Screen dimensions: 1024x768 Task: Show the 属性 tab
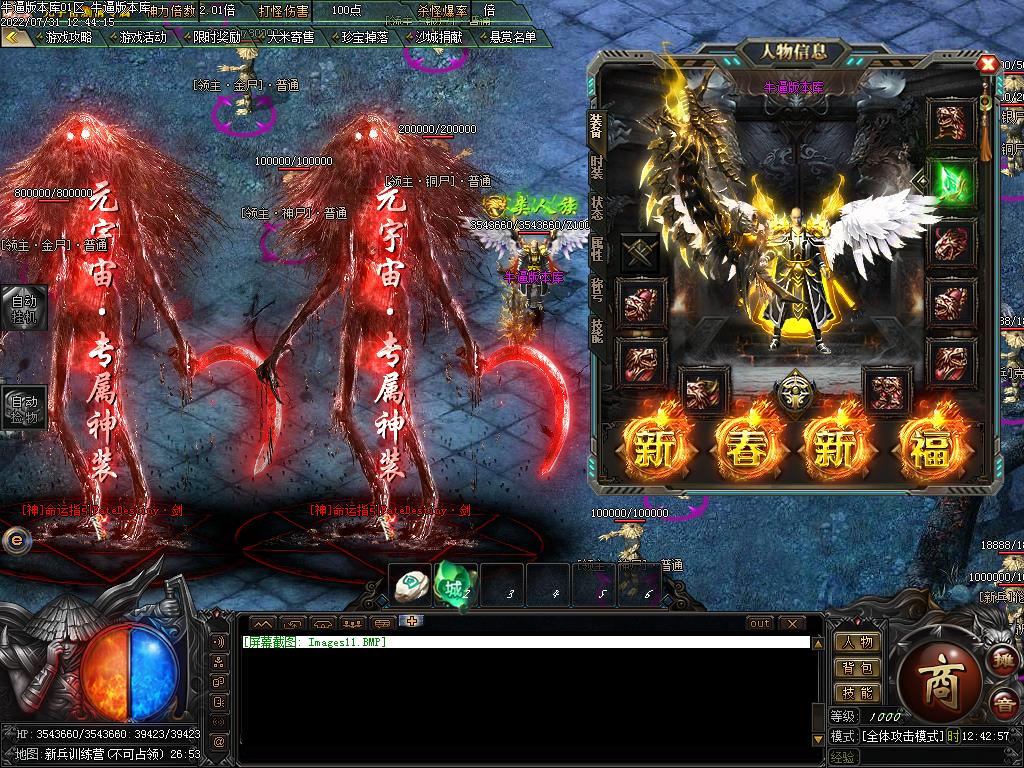click(597, 249)
